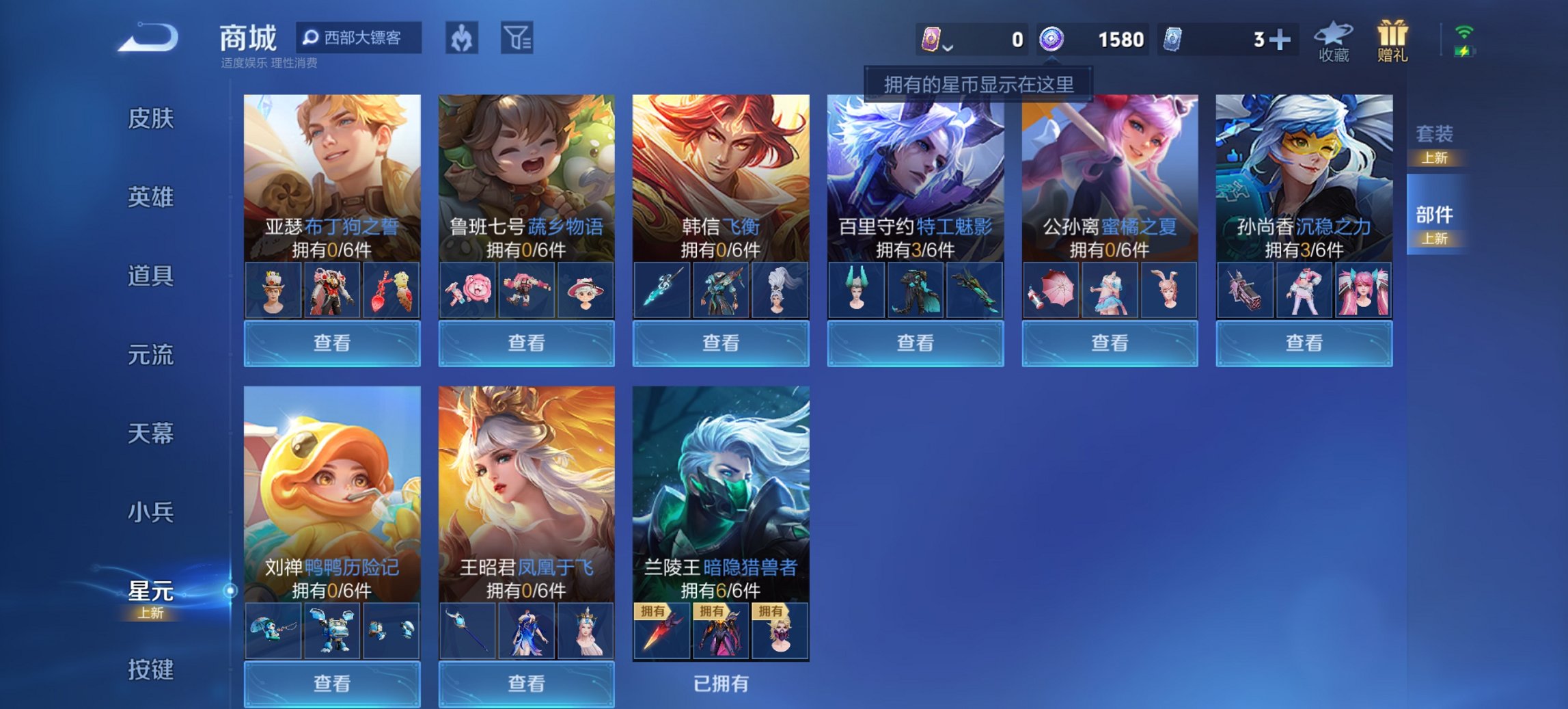1568x709 pixels.
Task: Expand the currency dropdown chevron
Action: [x=949, y=48]
